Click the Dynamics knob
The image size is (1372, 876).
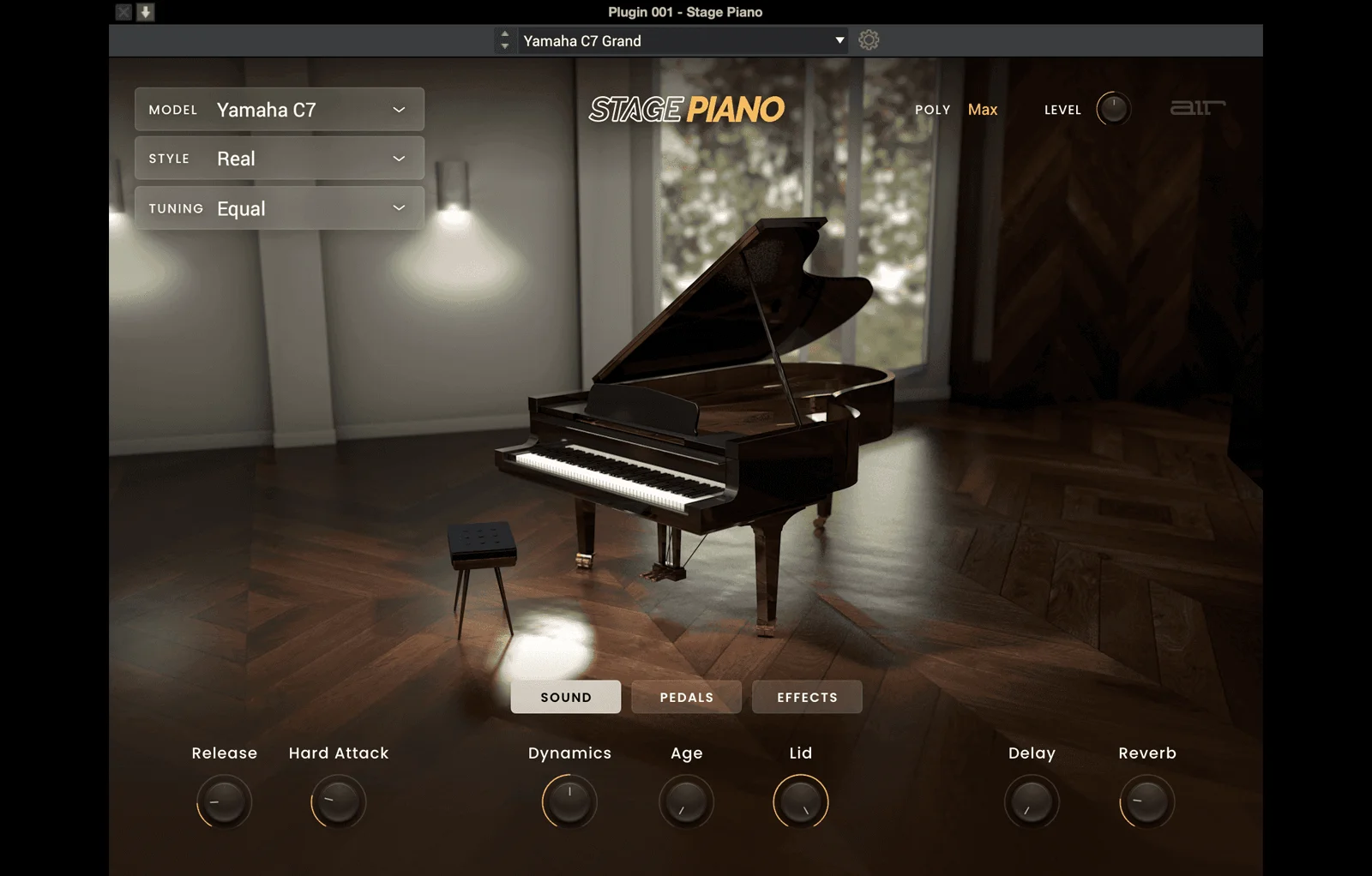click(x=568, y=802)
